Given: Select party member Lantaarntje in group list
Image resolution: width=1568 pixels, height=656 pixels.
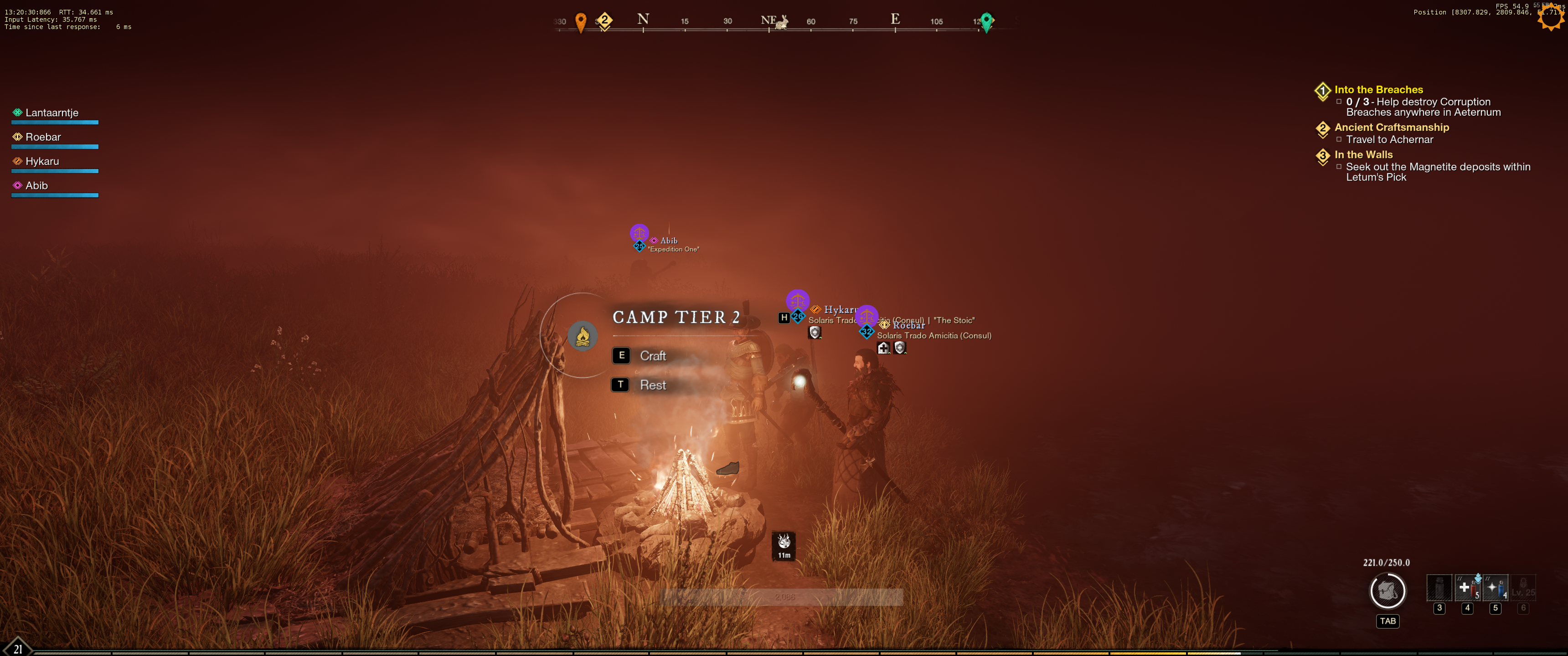Looking at the screenshot, I should point(52,113).
